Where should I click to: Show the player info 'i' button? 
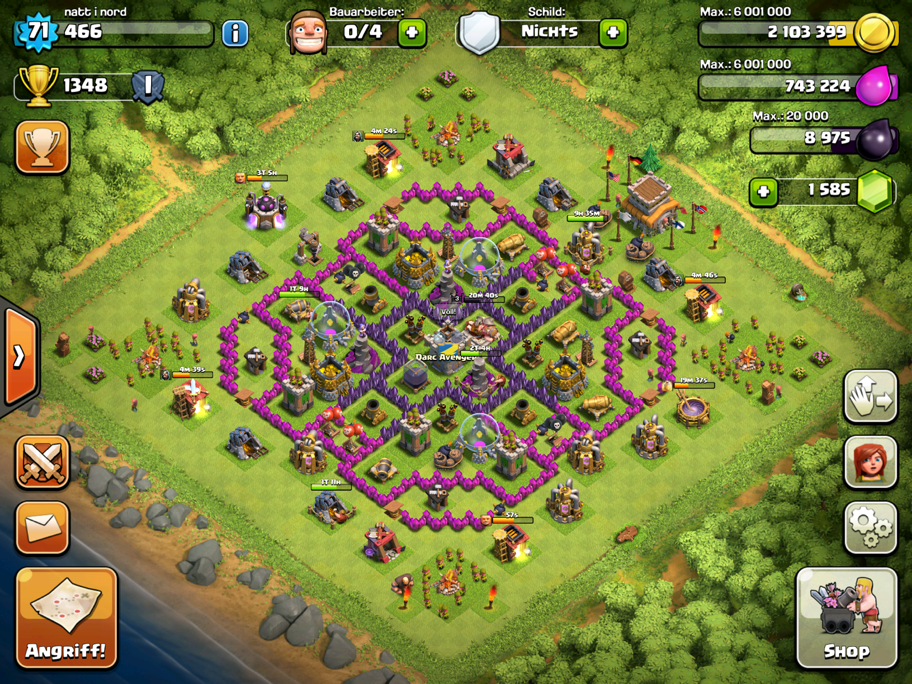pyautogui.click(x=235, y=33)
